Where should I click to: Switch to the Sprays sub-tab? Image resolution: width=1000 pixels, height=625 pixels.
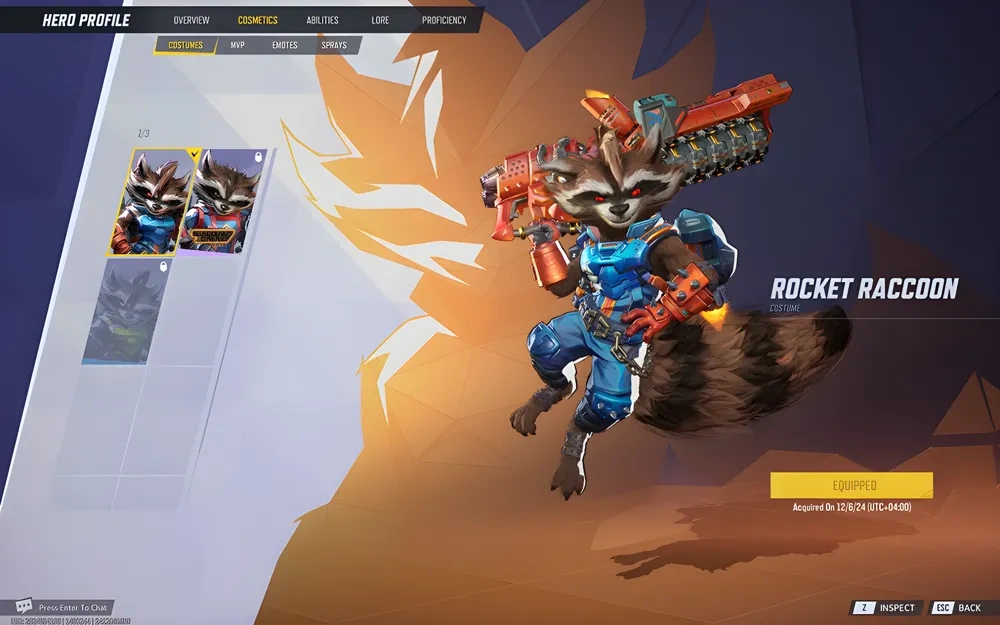click(335, 45)
